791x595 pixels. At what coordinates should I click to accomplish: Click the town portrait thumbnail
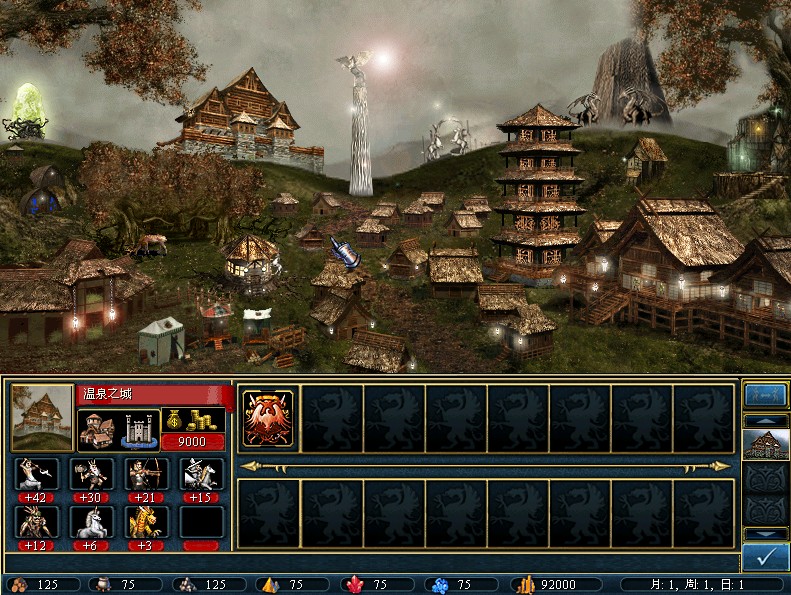pyautogui.click(x=42, y=417)
